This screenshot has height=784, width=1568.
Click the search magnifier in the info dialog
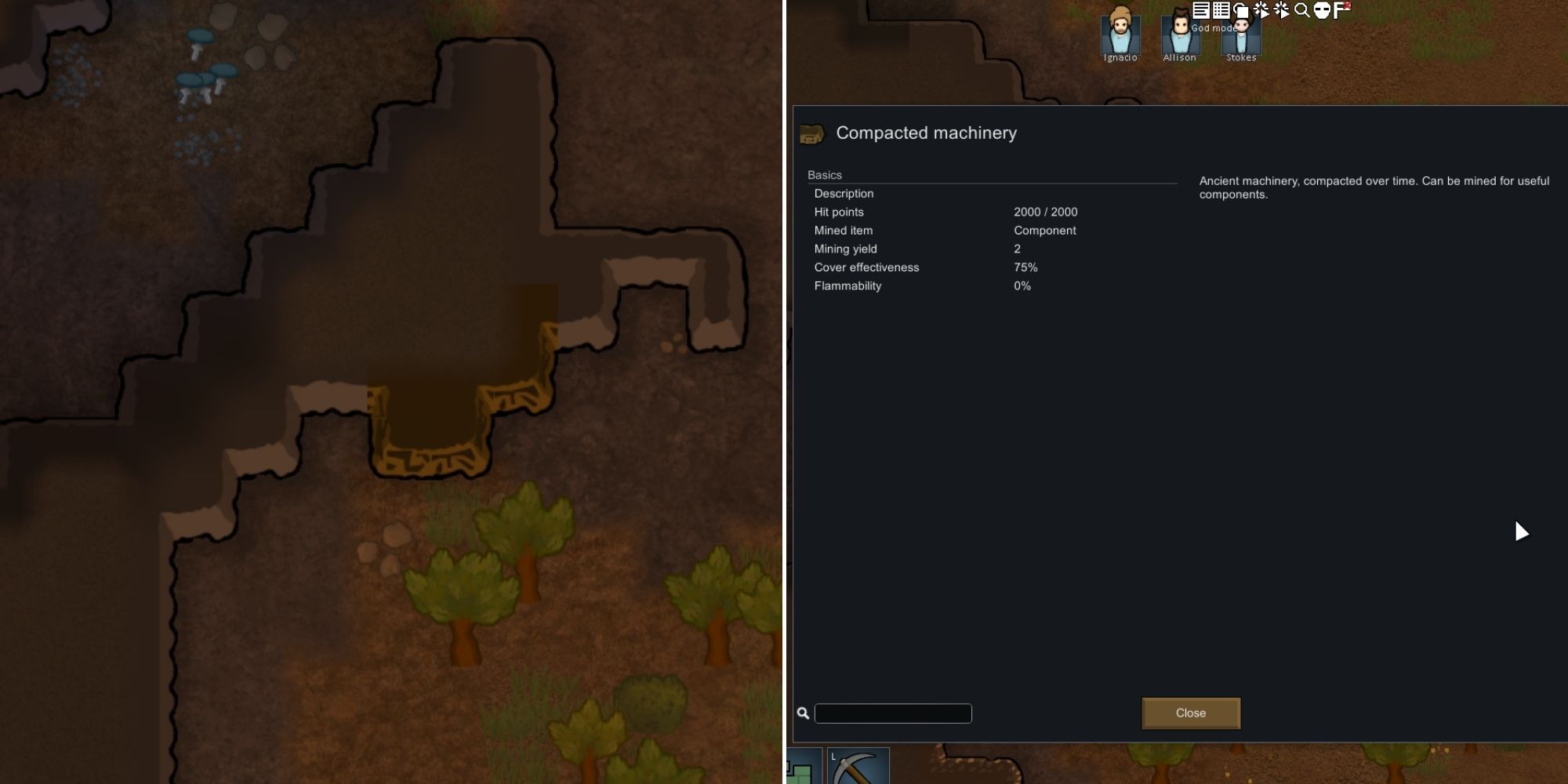click(x=804, y=713)
